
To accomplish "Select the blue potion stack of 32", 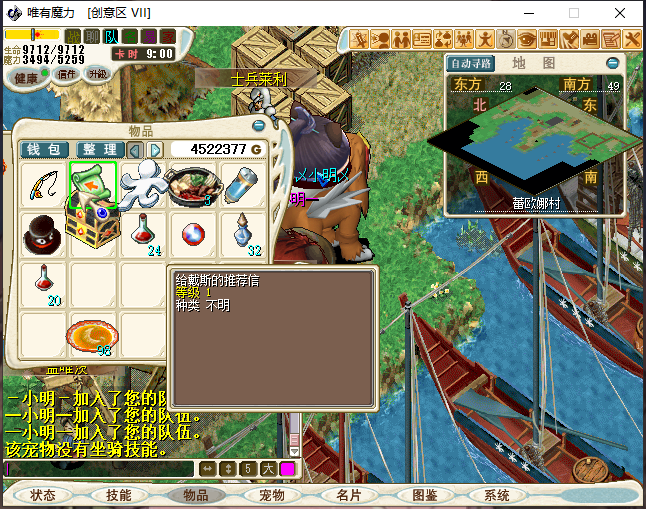I will pyautogui.click(x=243, y=234).
